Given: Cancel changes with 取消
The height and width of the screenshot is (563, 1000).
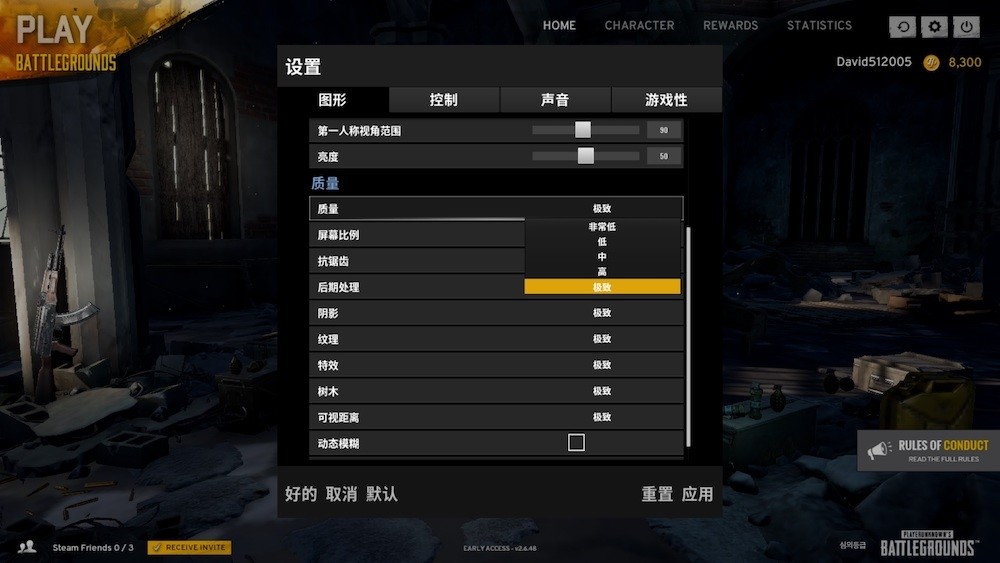Looking at the screenshot, I should [341, 494].
